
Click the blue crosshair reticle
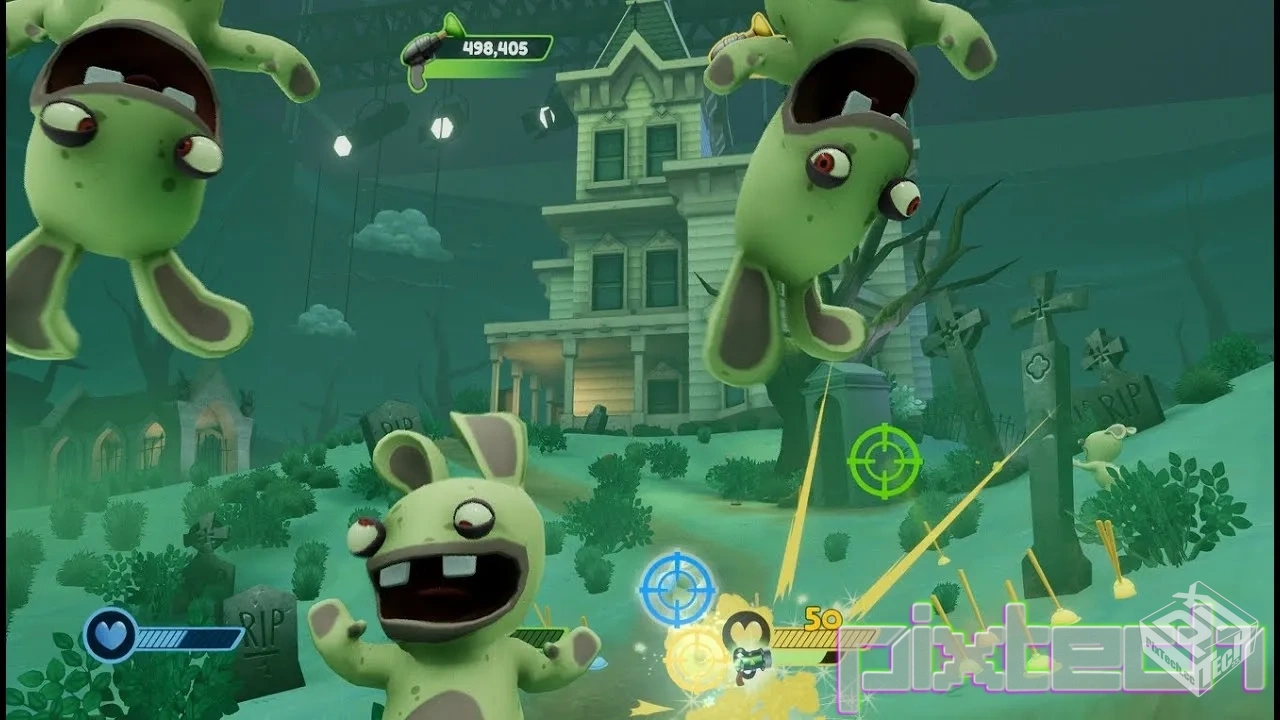[x=677, y=587]
